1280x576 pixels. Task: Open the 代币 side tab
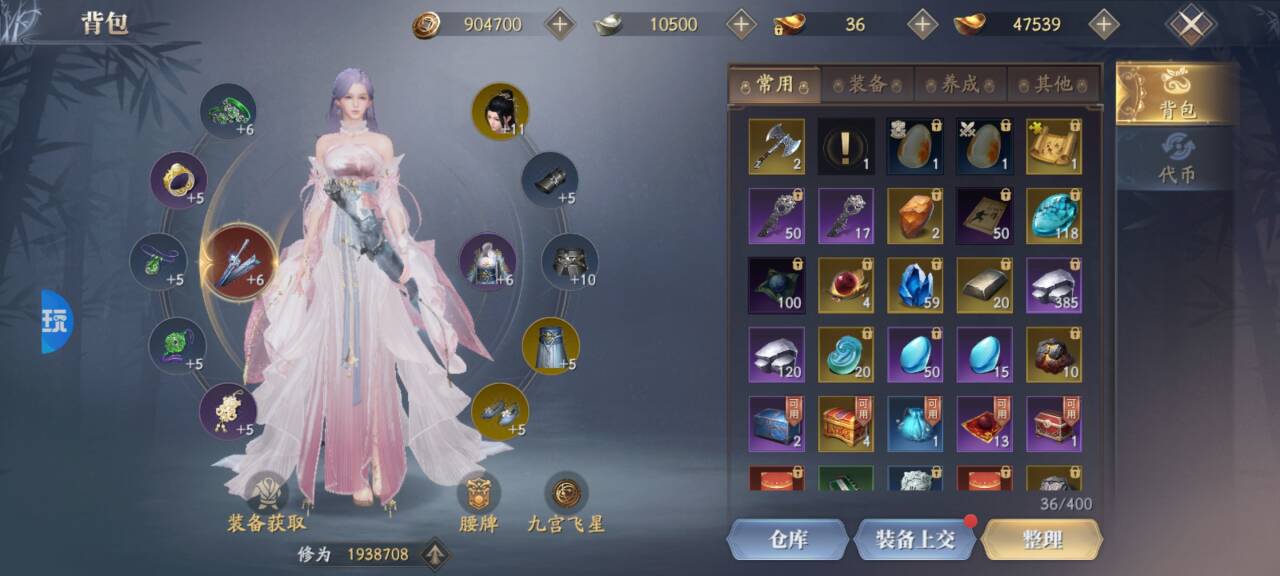[1177, 160]
